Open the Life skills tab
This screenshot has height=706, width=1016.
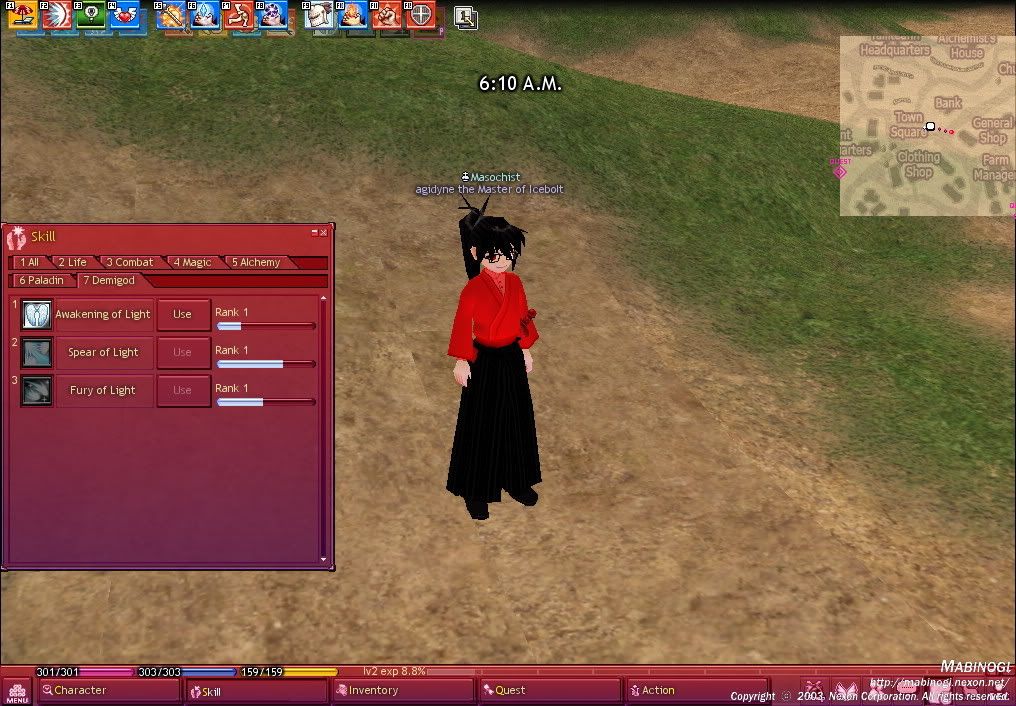[71, 262]
